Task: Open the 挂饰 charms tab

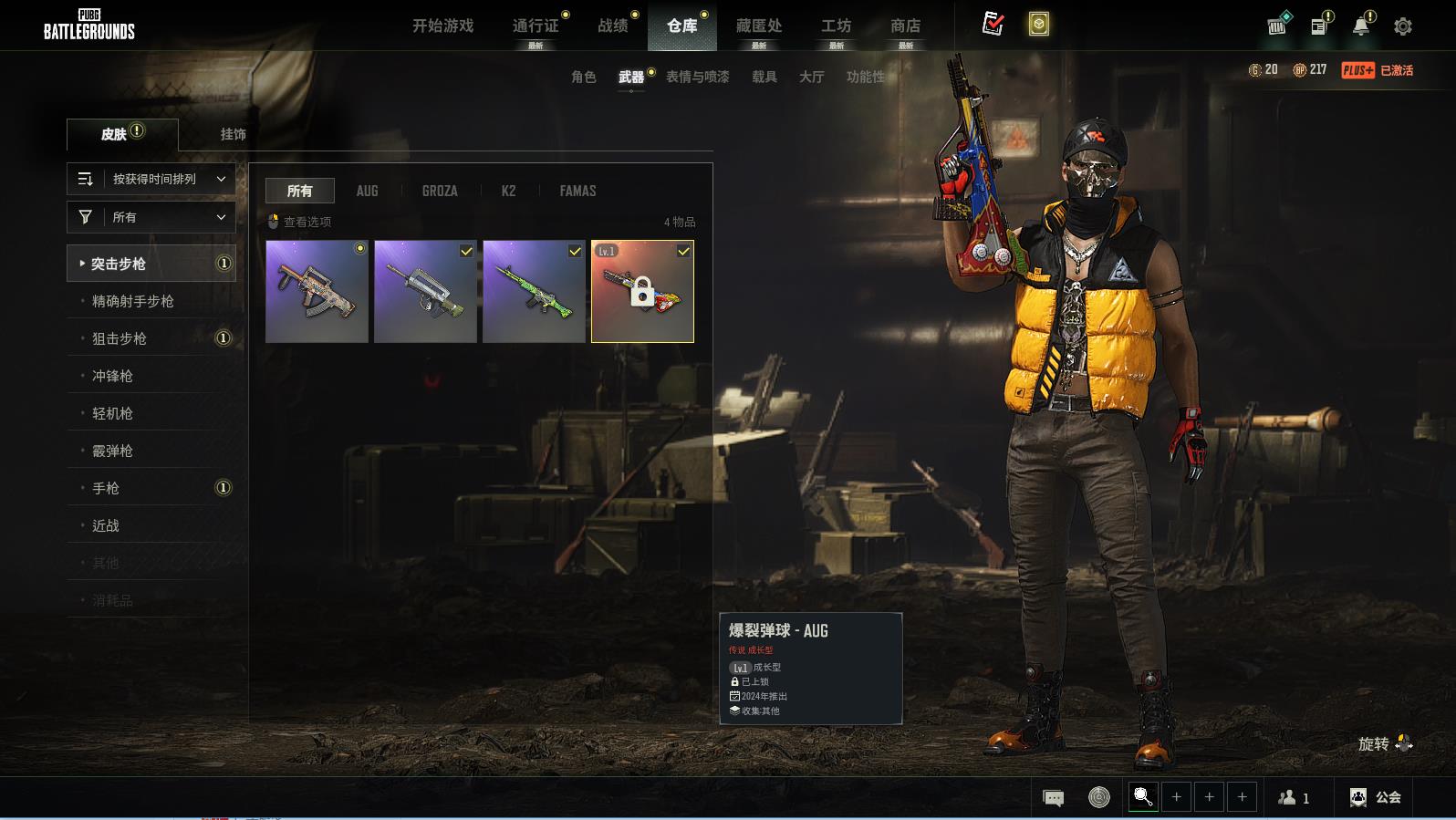Action: 233,134
